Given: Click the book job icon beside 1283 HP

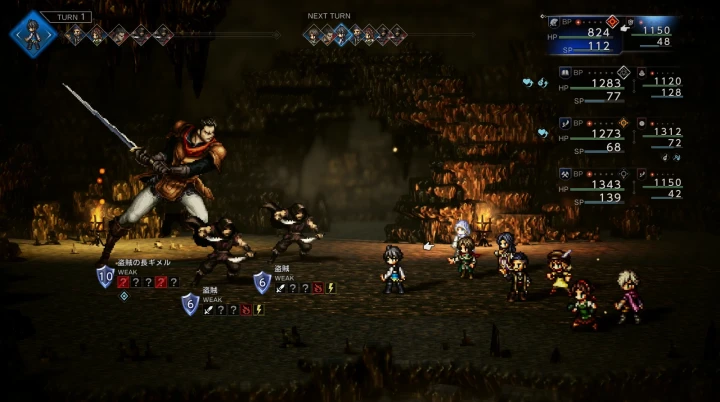Looking at the screenshot, I should (x=564, y=72).
